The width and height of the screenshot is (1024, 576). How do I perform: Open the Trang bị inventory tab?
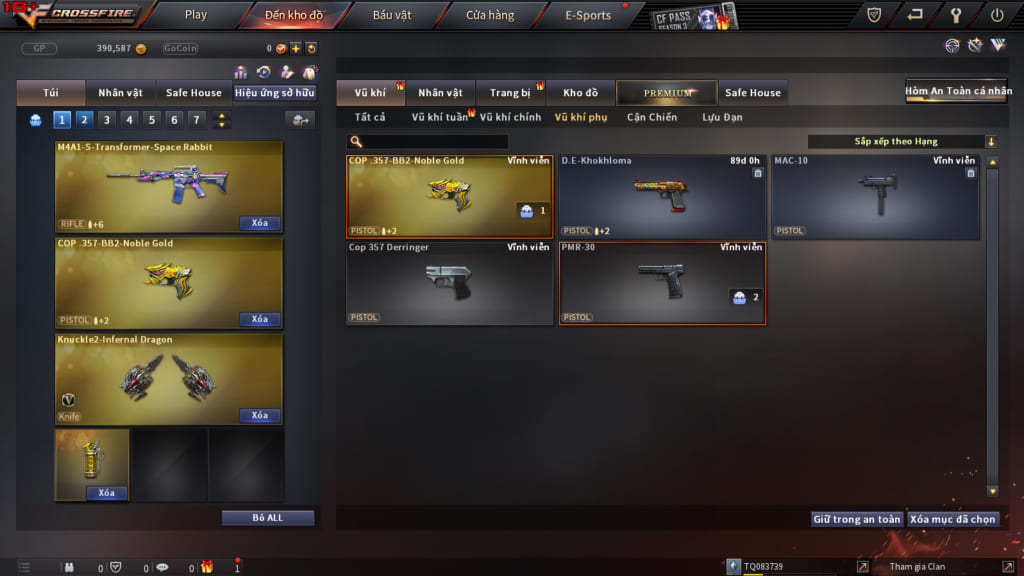pos(510,93)
